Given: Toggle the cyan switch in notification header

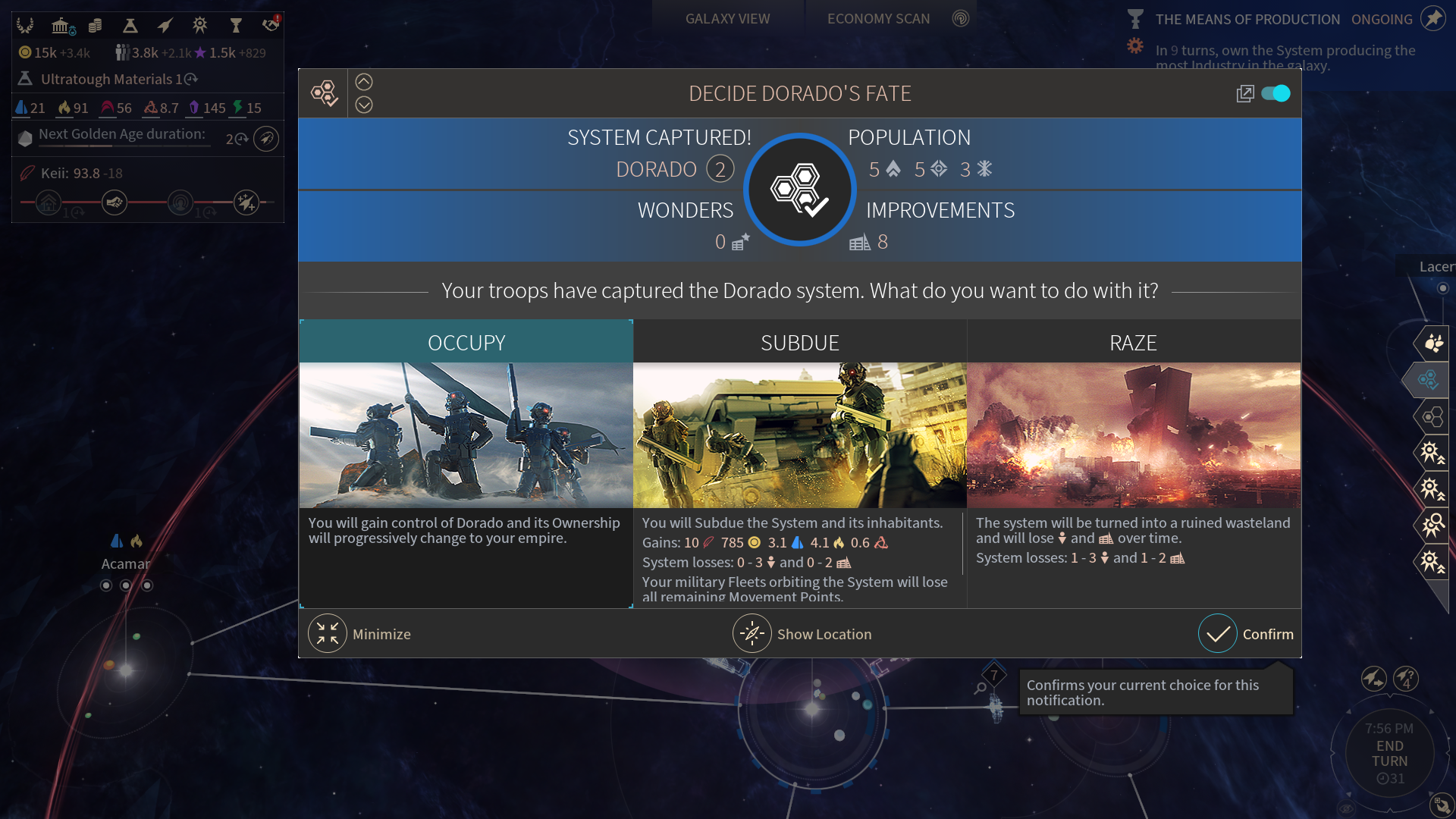Looking at the screenshot, I should tap(1276, 93).
